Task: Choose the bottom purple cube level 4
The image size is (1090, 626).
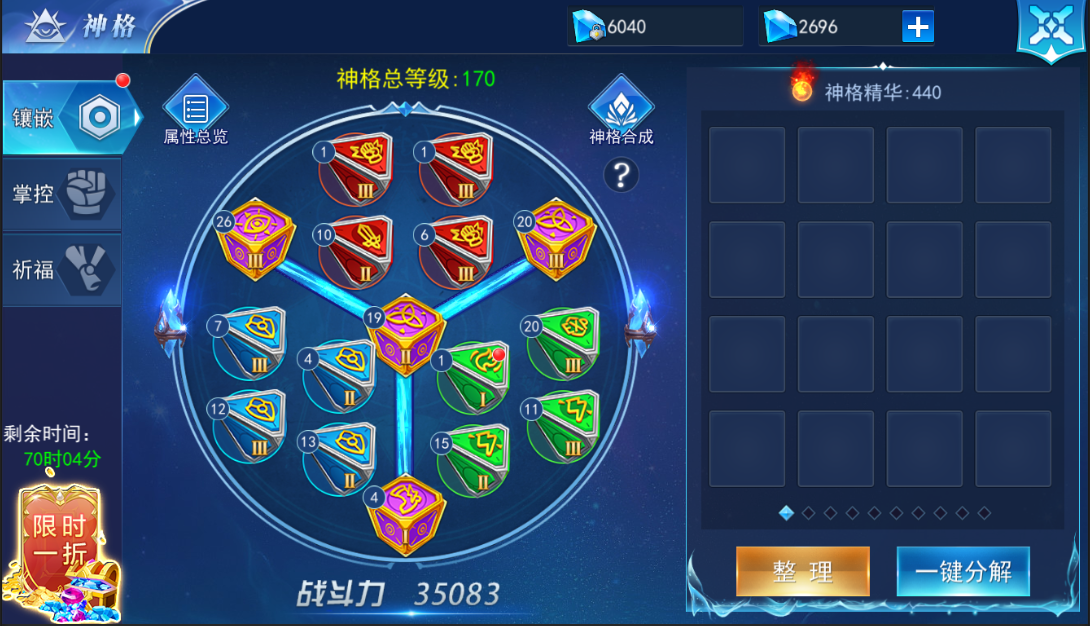Action: point(405,514)
